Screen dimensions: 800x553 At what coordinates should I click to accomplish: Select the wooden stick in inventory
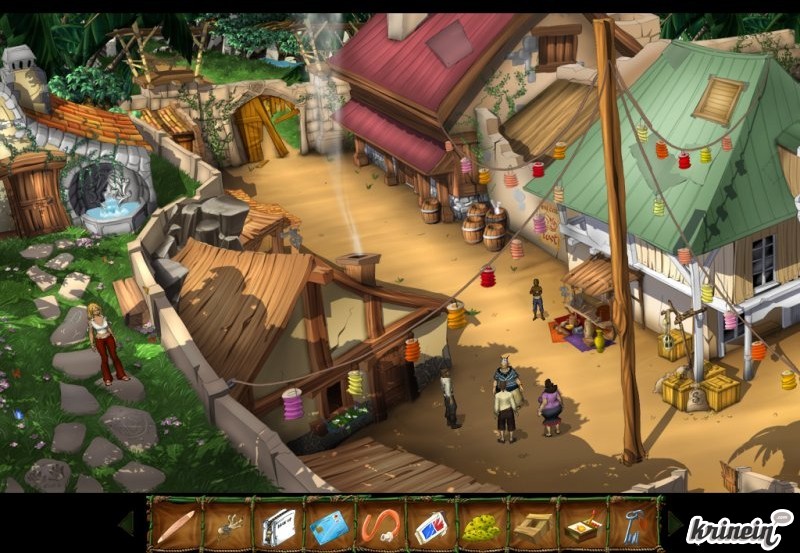point(176,524)
